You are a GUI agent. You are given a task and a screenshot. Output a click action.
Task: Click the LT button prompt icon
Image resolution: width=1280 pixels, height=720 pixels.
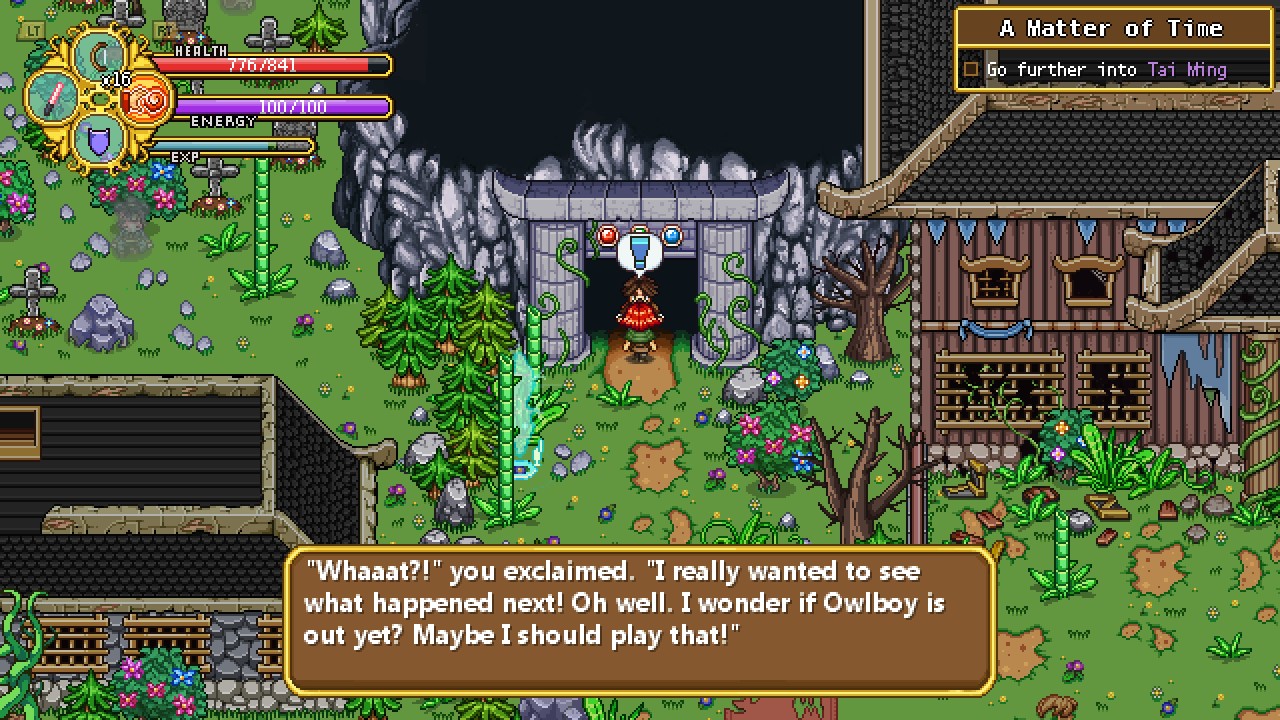pyautogui.click(x=33, y=29)
